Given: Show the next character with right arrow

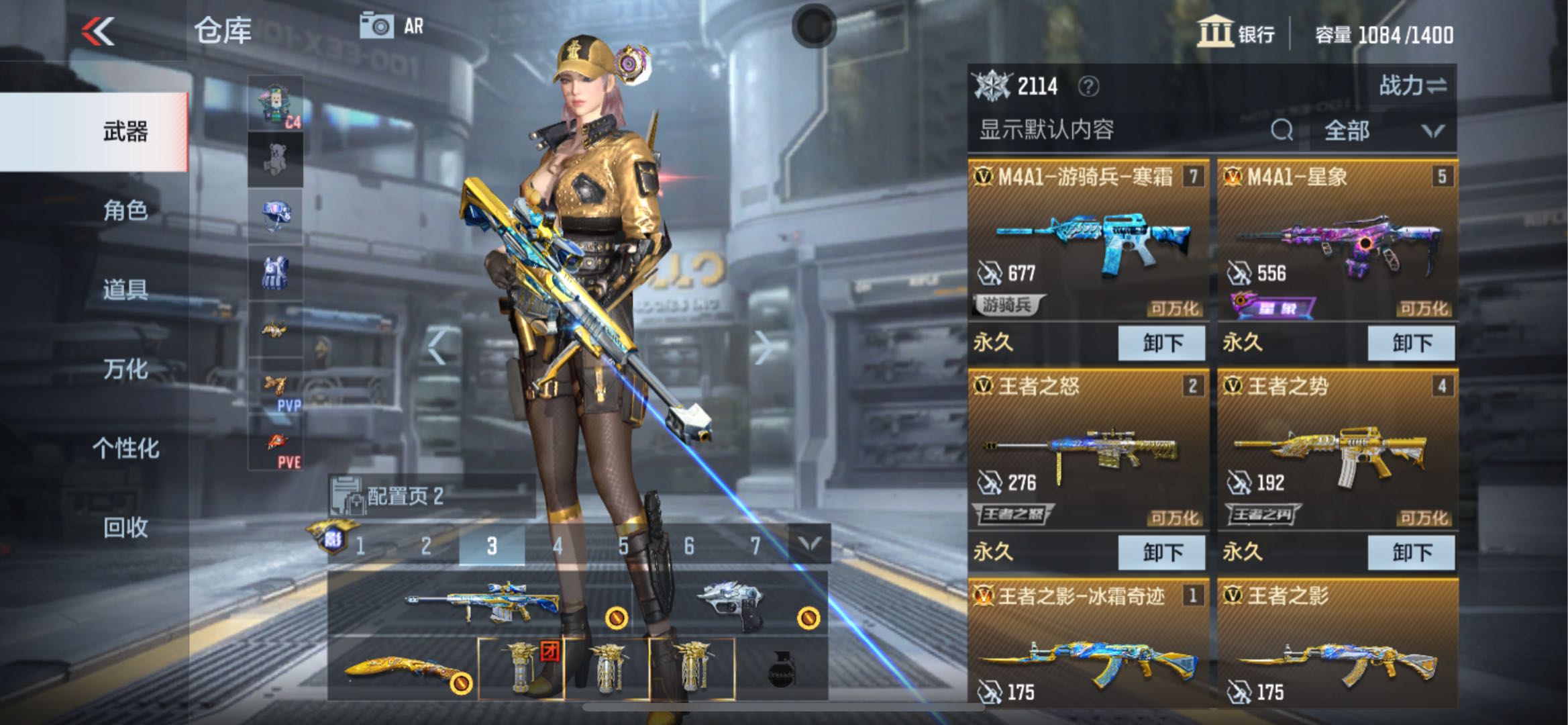Looking at the screenshot, I should coord(762,348).
